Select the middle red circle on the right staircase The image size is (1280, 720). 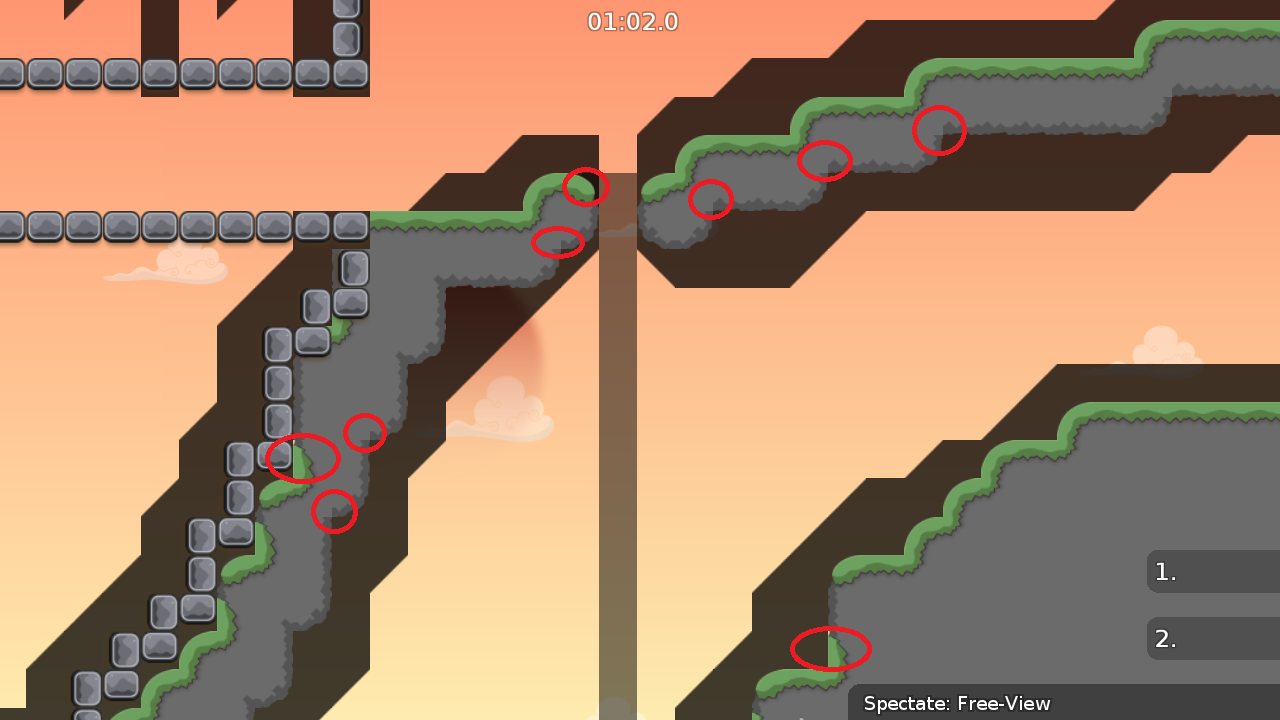point(827,159)
